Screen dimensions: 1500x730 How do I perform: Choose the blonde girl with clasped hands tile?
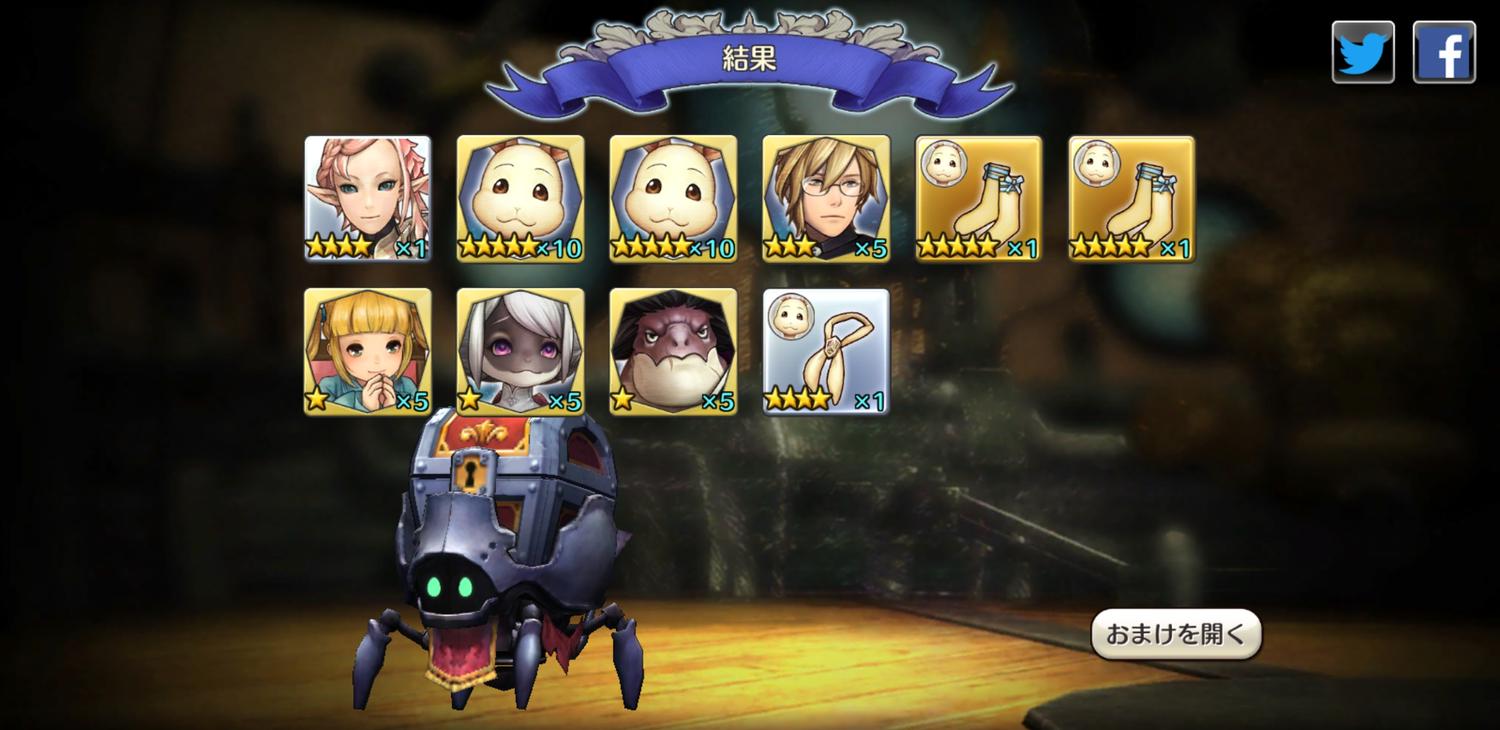(x=368, y=351)
